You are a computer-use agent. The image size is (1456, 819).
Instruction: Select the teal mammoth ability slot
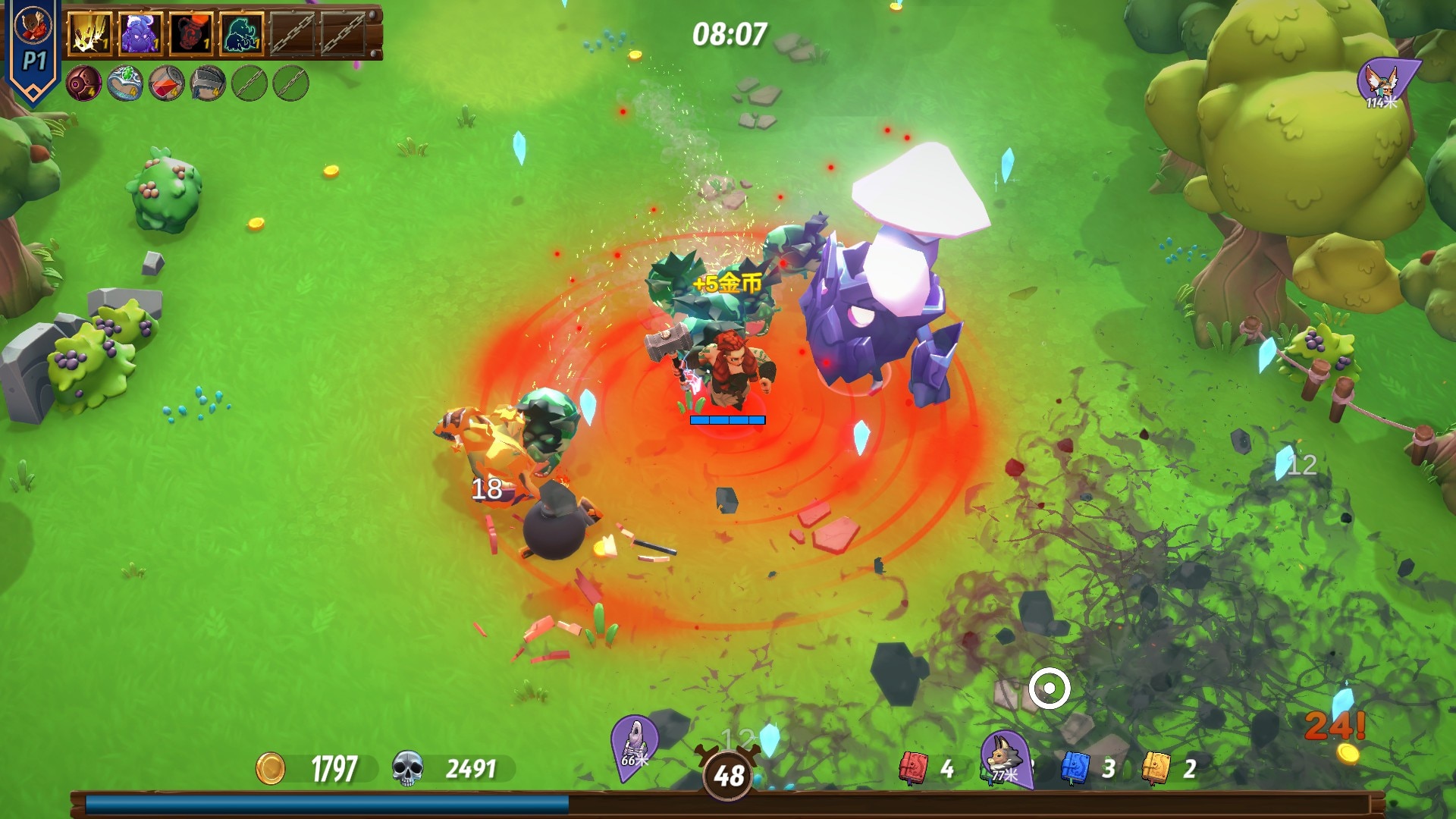point(242,34)
